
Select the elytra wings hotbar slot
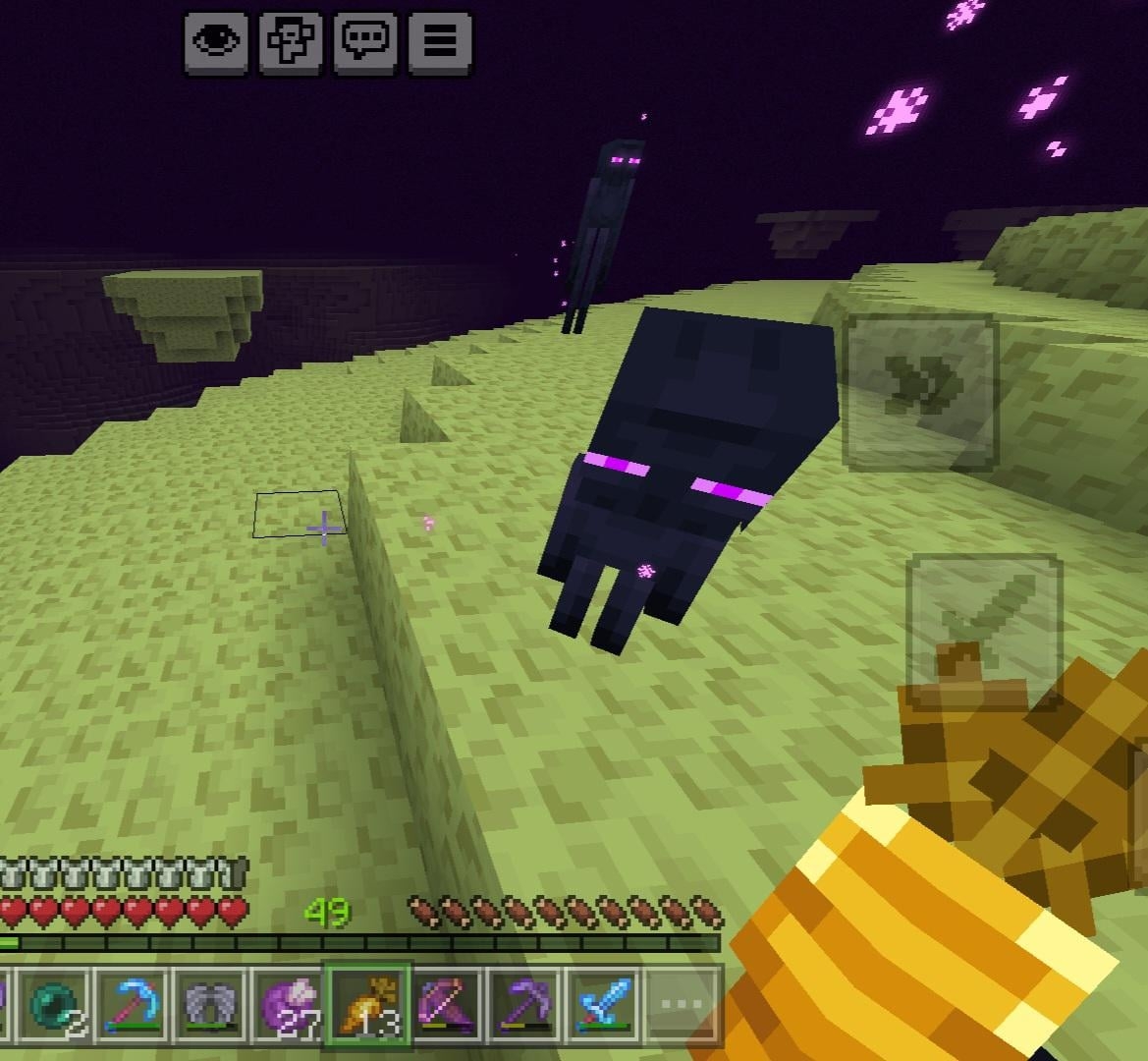point(210,1005)
